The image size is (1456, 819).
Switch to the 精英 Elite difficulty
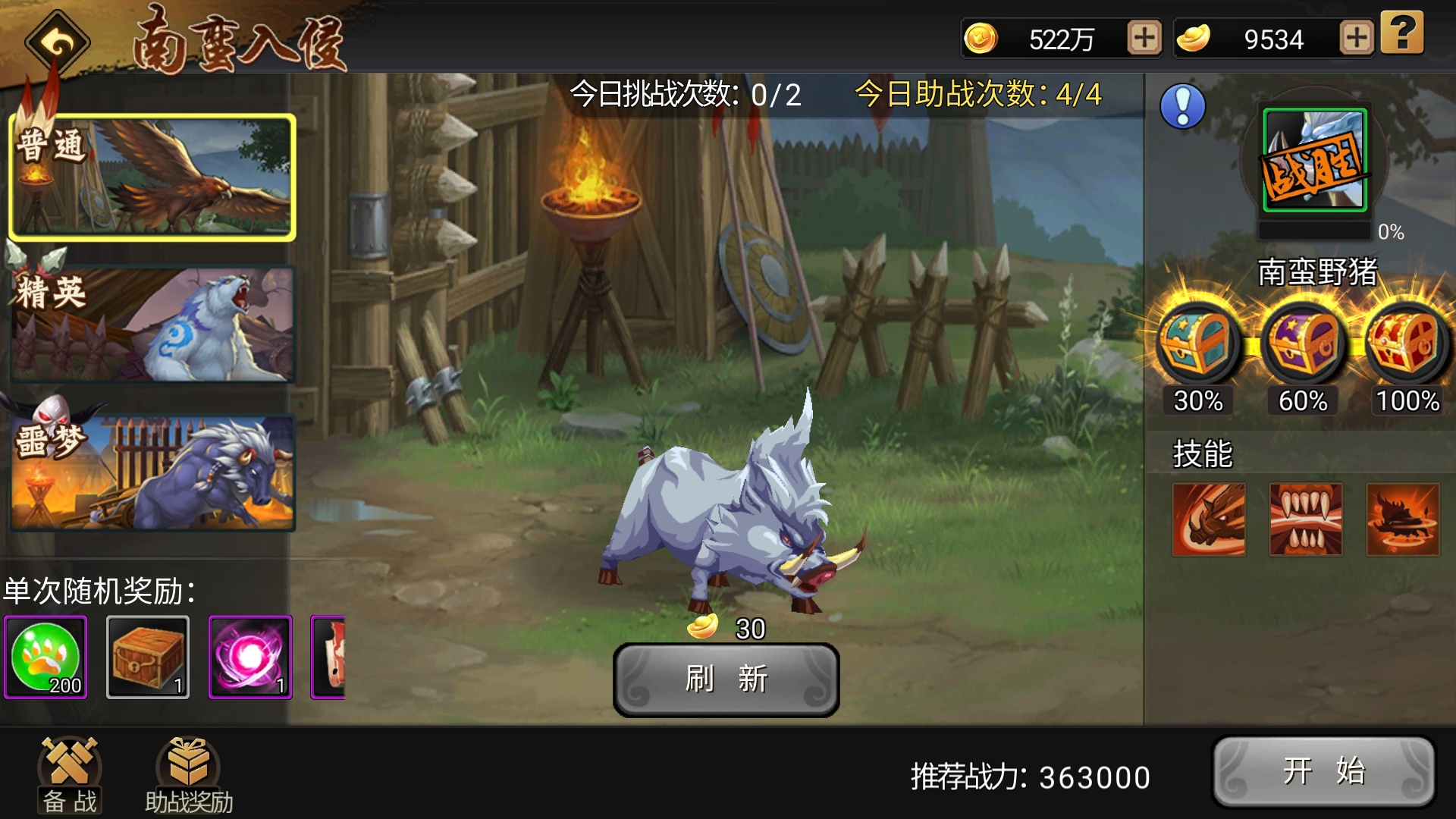click(x=152, y=324)
